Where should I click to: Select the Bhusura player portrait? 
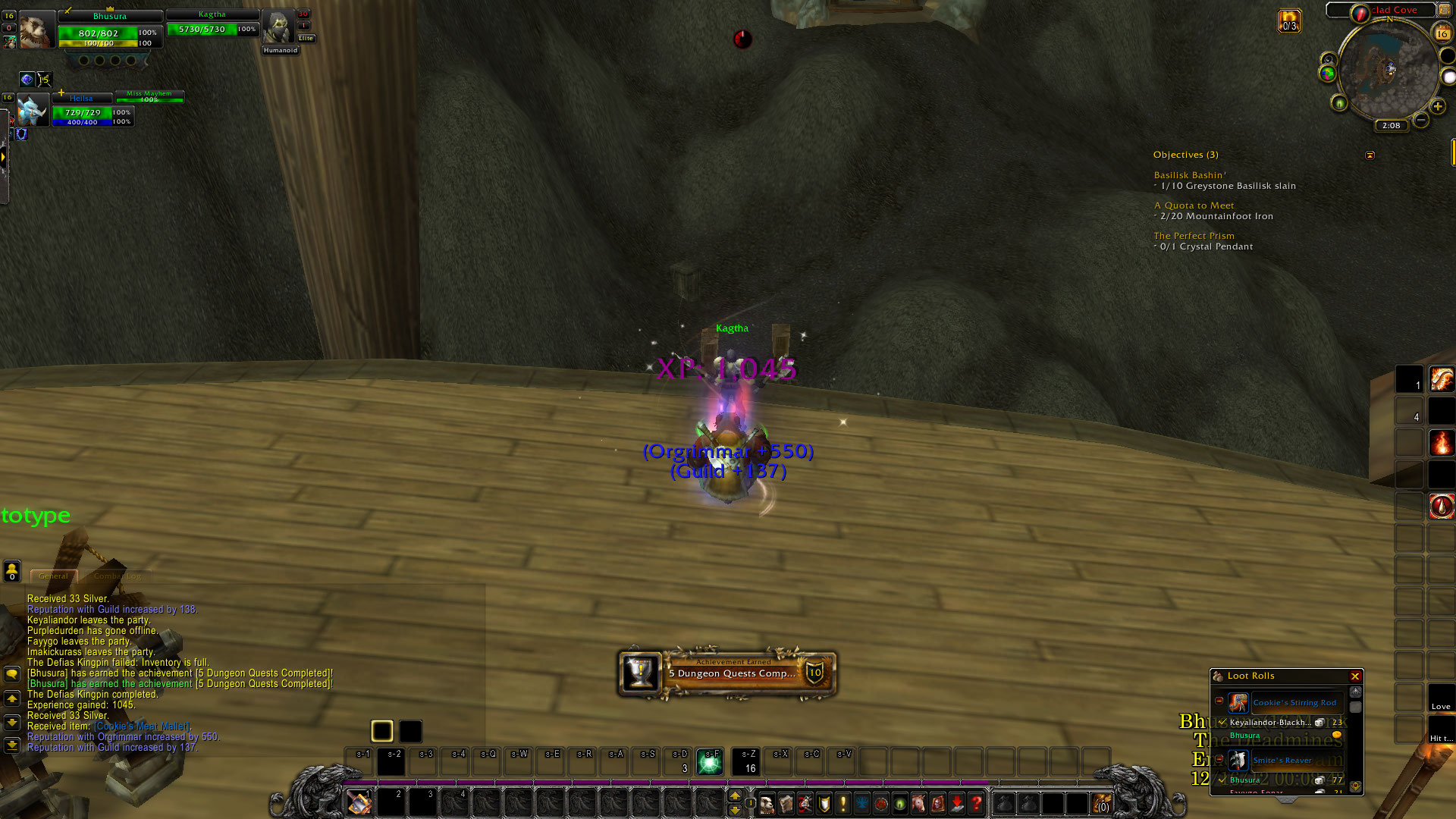(x=36, y=30)
